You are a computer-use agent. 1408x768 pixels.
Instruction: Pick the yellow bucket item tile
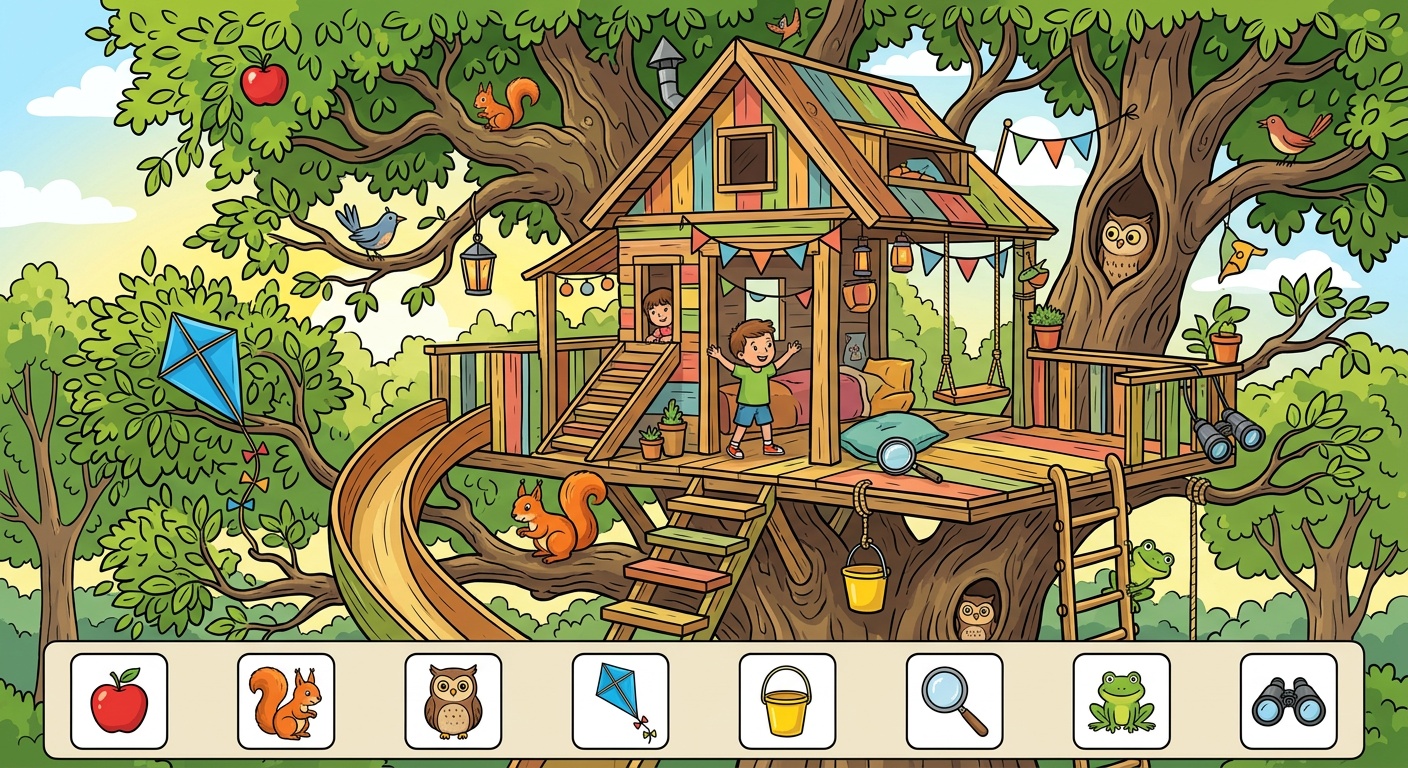(787, 701)
